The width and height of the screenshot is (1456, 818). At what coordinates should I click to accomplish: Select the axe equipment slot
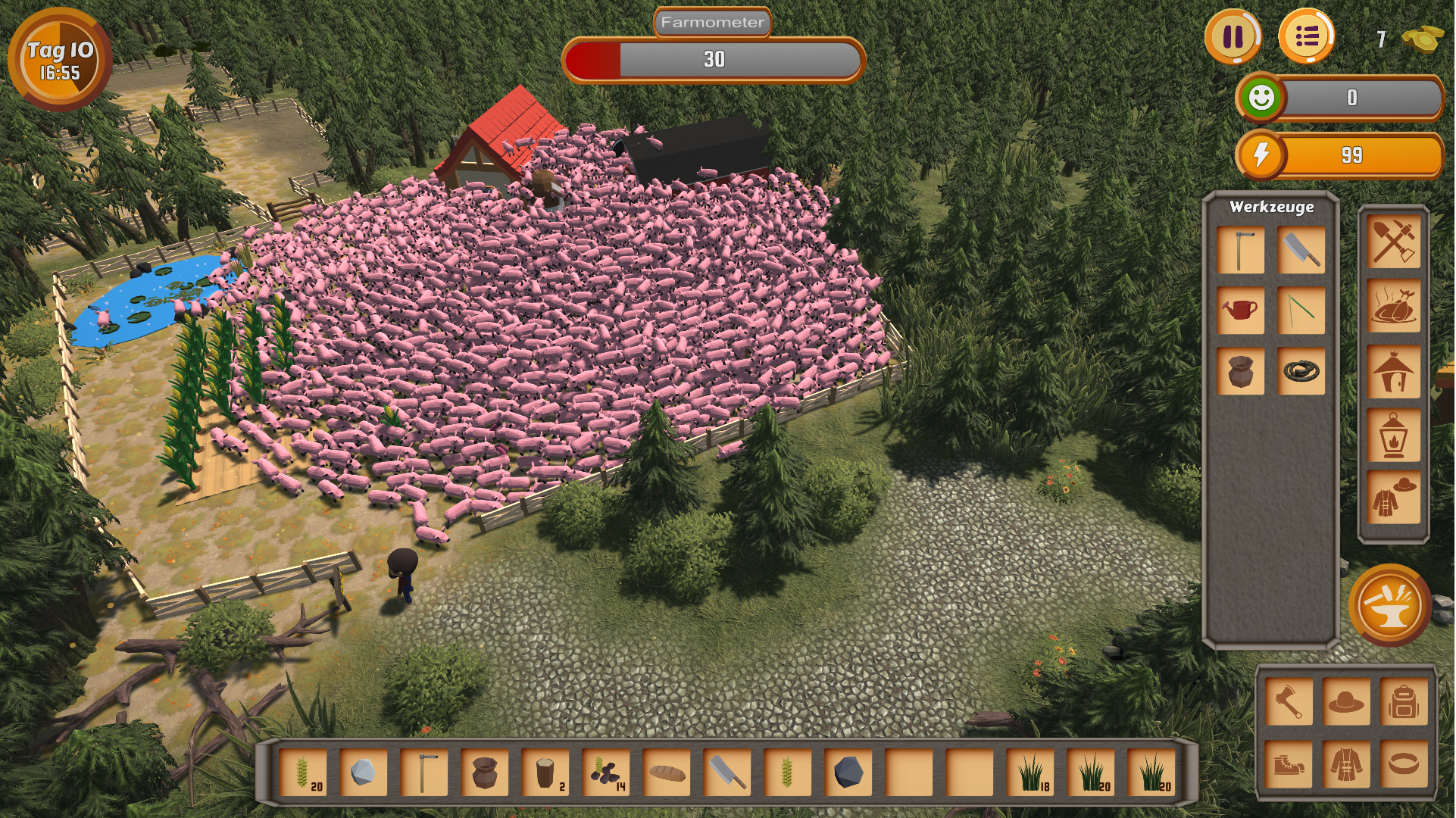point(1288,702)
